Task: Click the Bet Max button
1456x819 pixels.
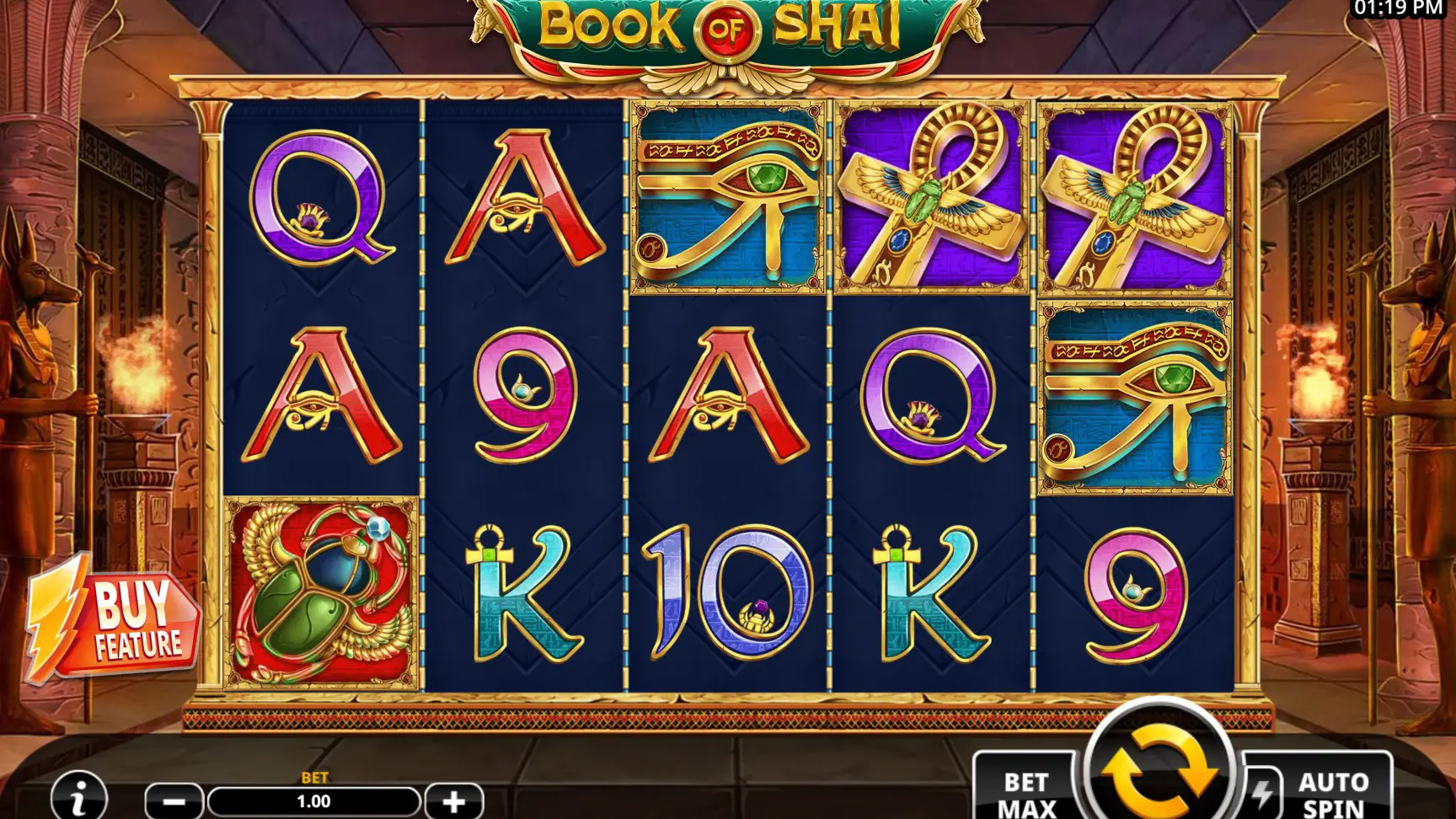Action: [1026, 792]
